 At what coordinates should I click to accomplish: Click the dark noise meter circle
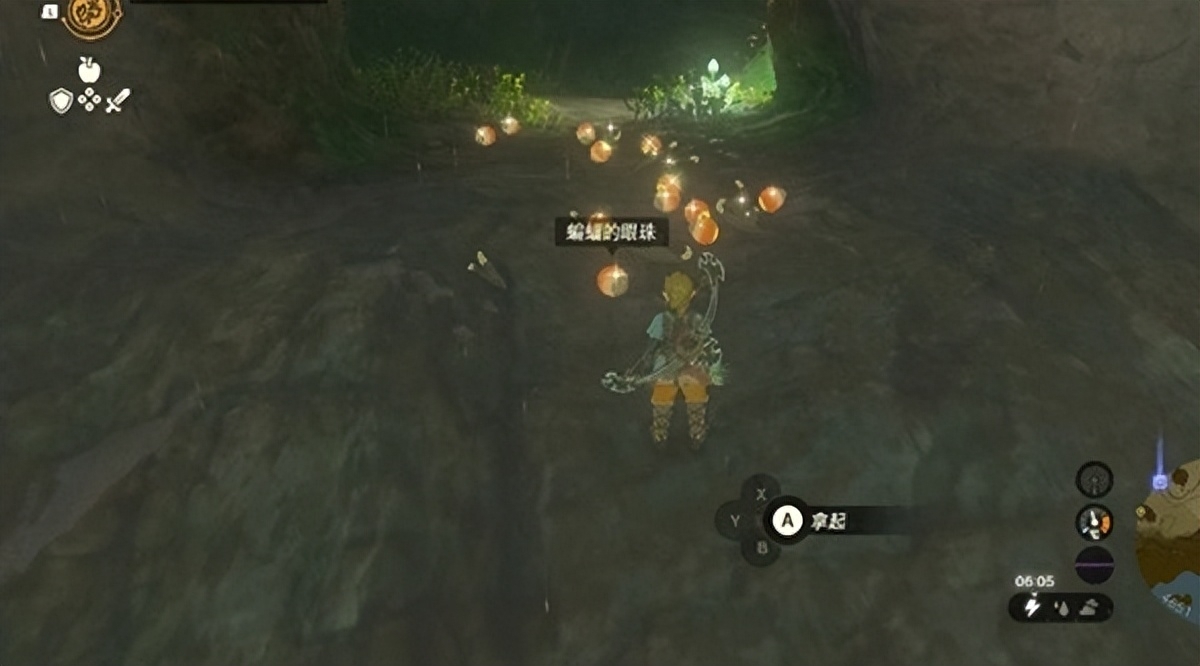[1094, 565]
